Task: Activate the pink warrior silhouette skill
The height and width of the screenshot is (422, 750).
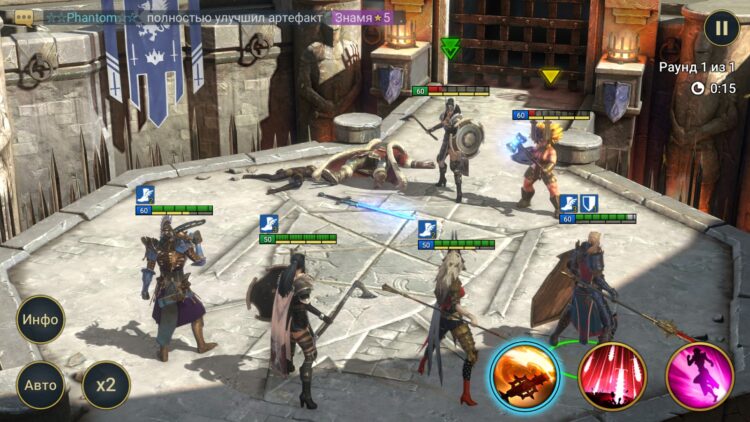Action: pos(699,376)
